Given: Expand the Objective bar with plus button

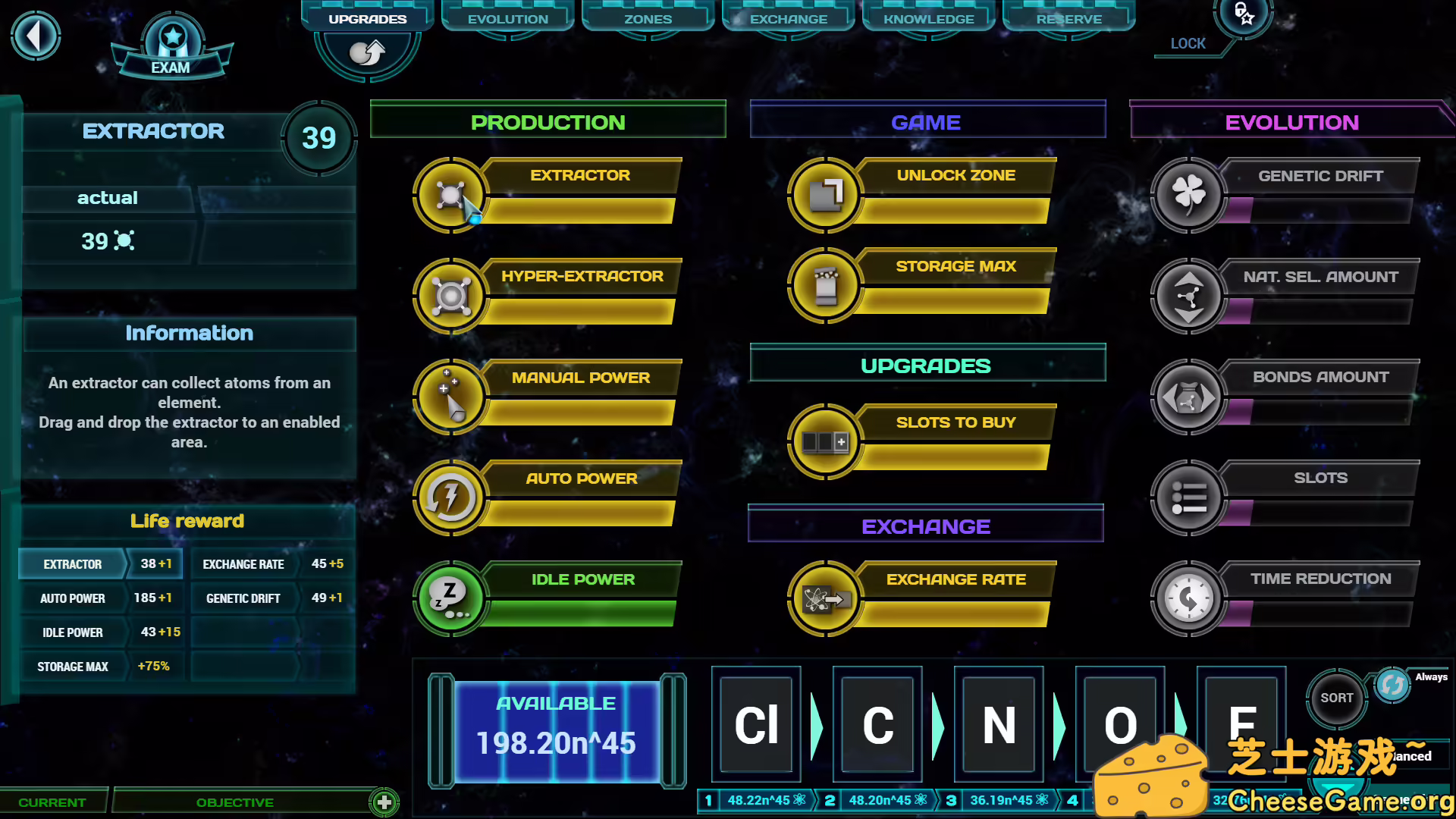Looking at the screenshot, I should 384,802.
